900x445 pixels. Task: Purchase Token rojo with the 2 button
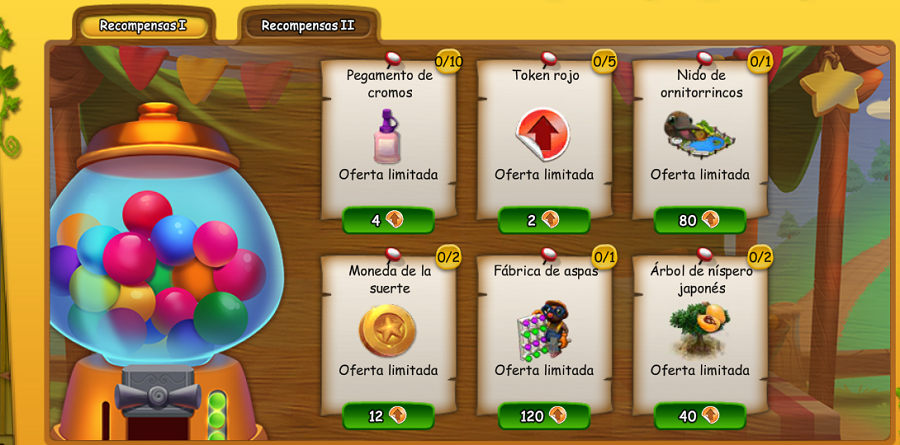544,220
